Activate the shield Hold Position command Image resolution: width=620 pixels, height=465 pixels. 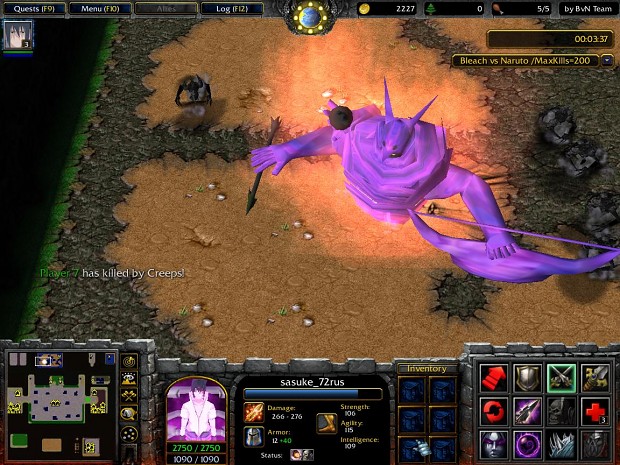coord(528,376)
